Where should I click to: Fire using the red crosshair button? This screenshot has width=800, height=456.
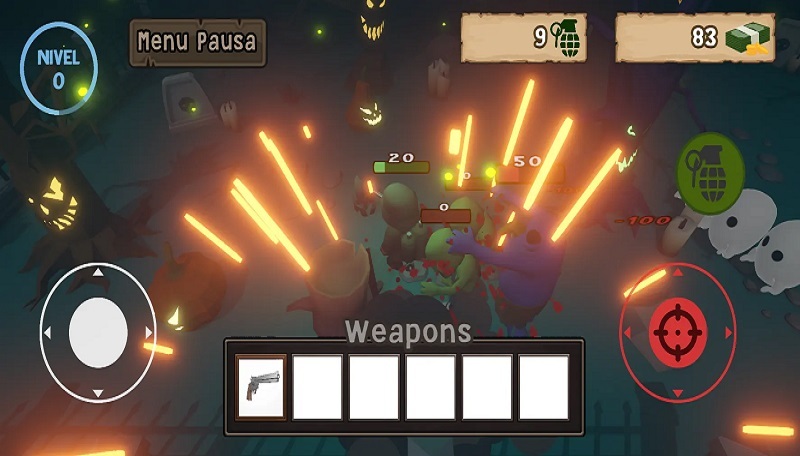click(x=678, y=330)
